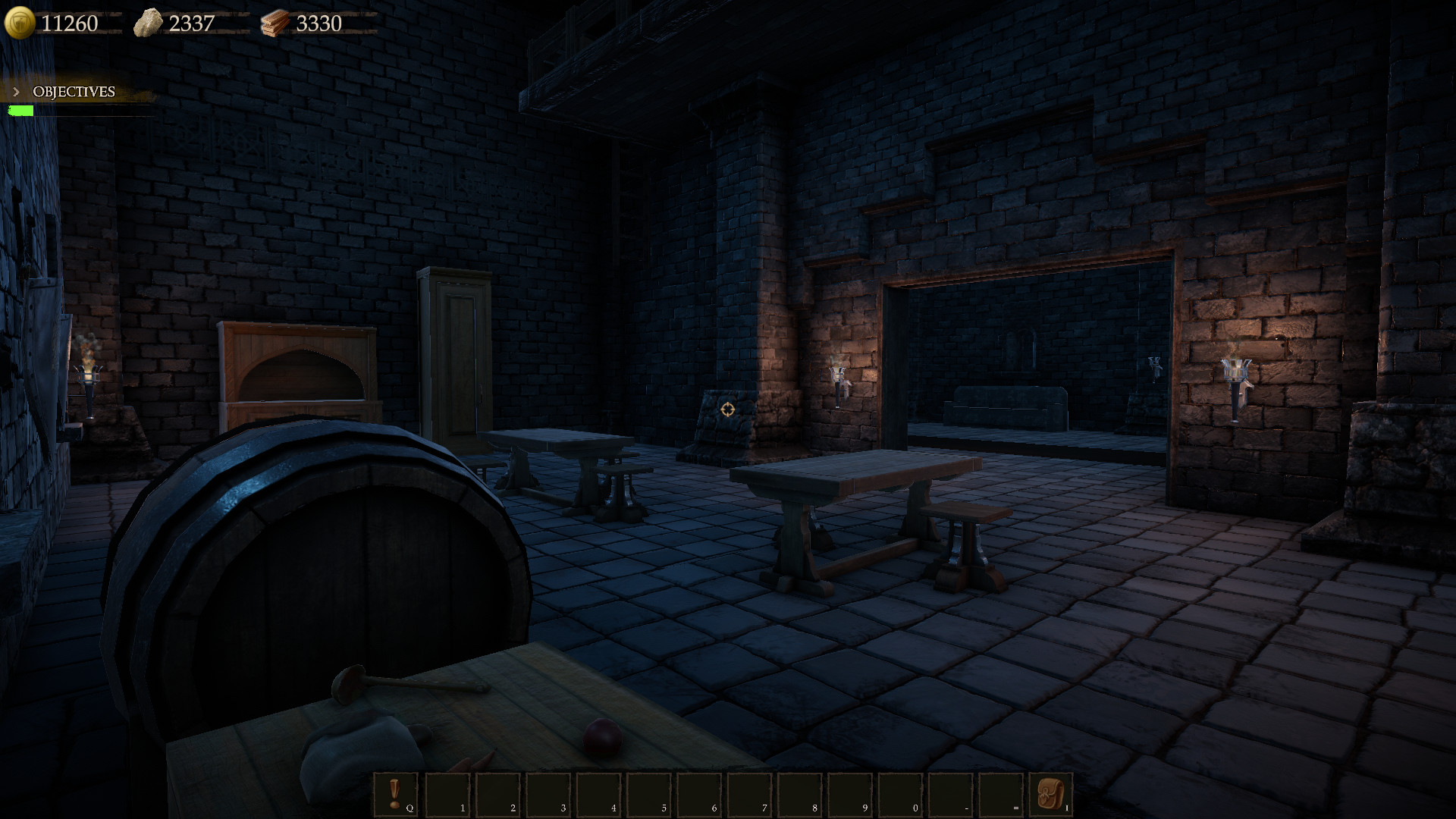Screen dimensions: 1456x819
Task: Click the stone resource counter icon
Action: click(x=149, y=22)
